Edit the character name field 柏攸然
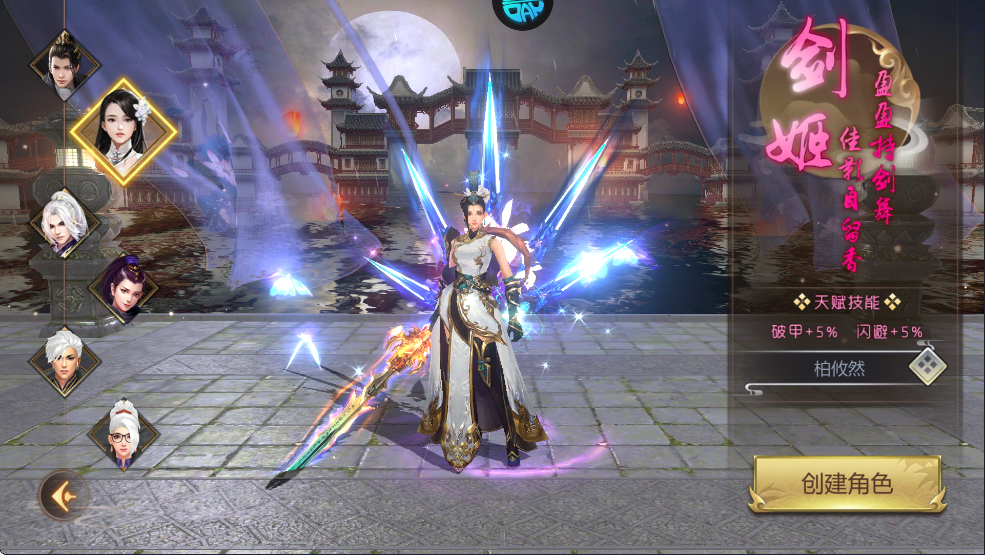 [838, 368]
